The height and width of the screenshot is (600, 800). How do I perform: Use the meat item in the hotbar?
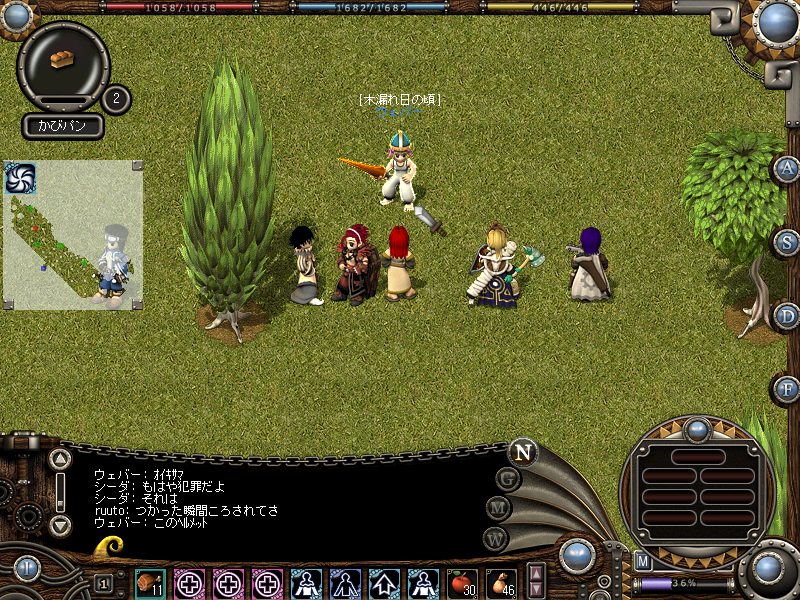point(150,583)
